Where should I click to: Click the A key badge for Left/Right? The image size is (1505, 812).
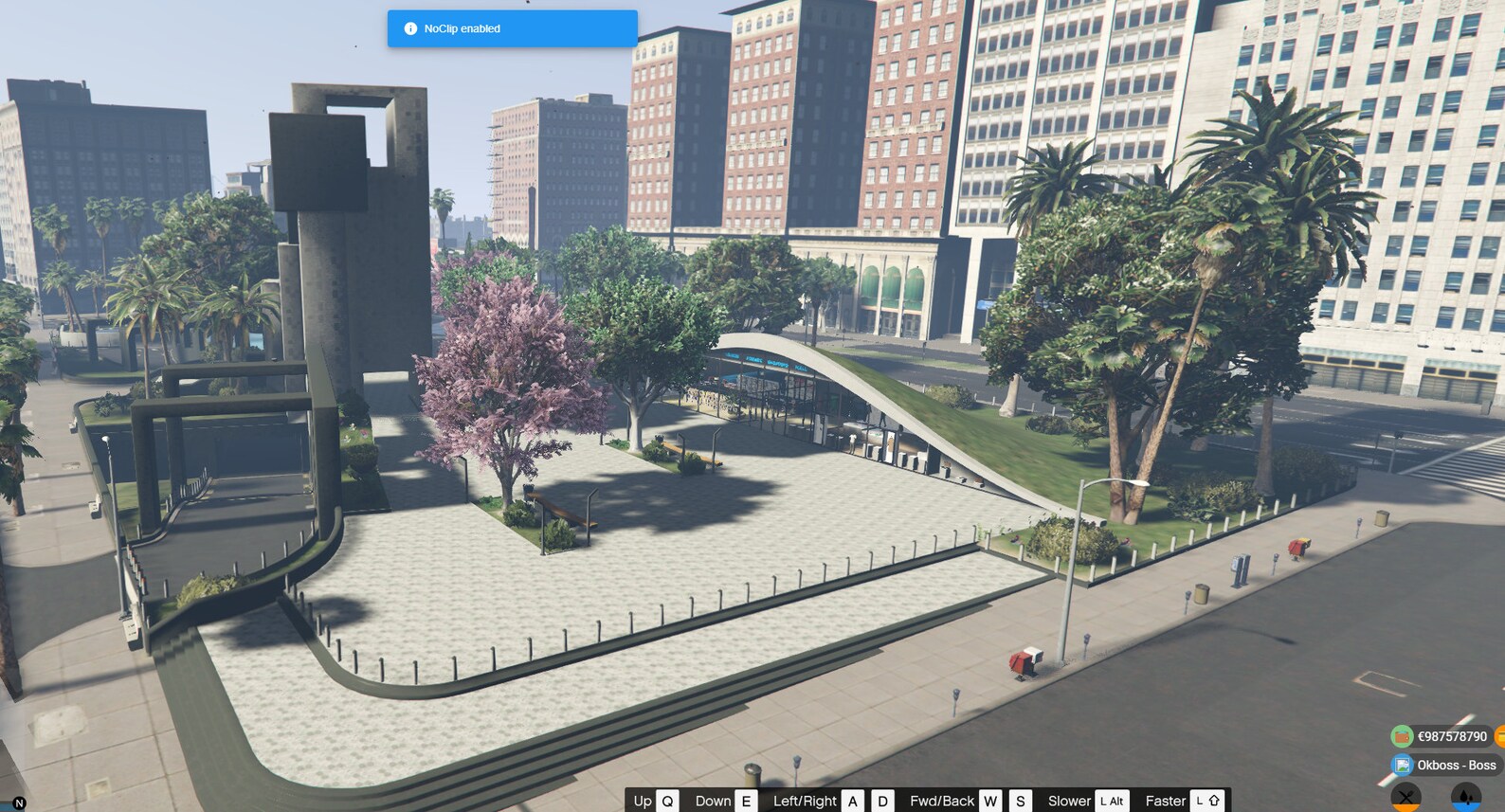(x=853, y=801)
